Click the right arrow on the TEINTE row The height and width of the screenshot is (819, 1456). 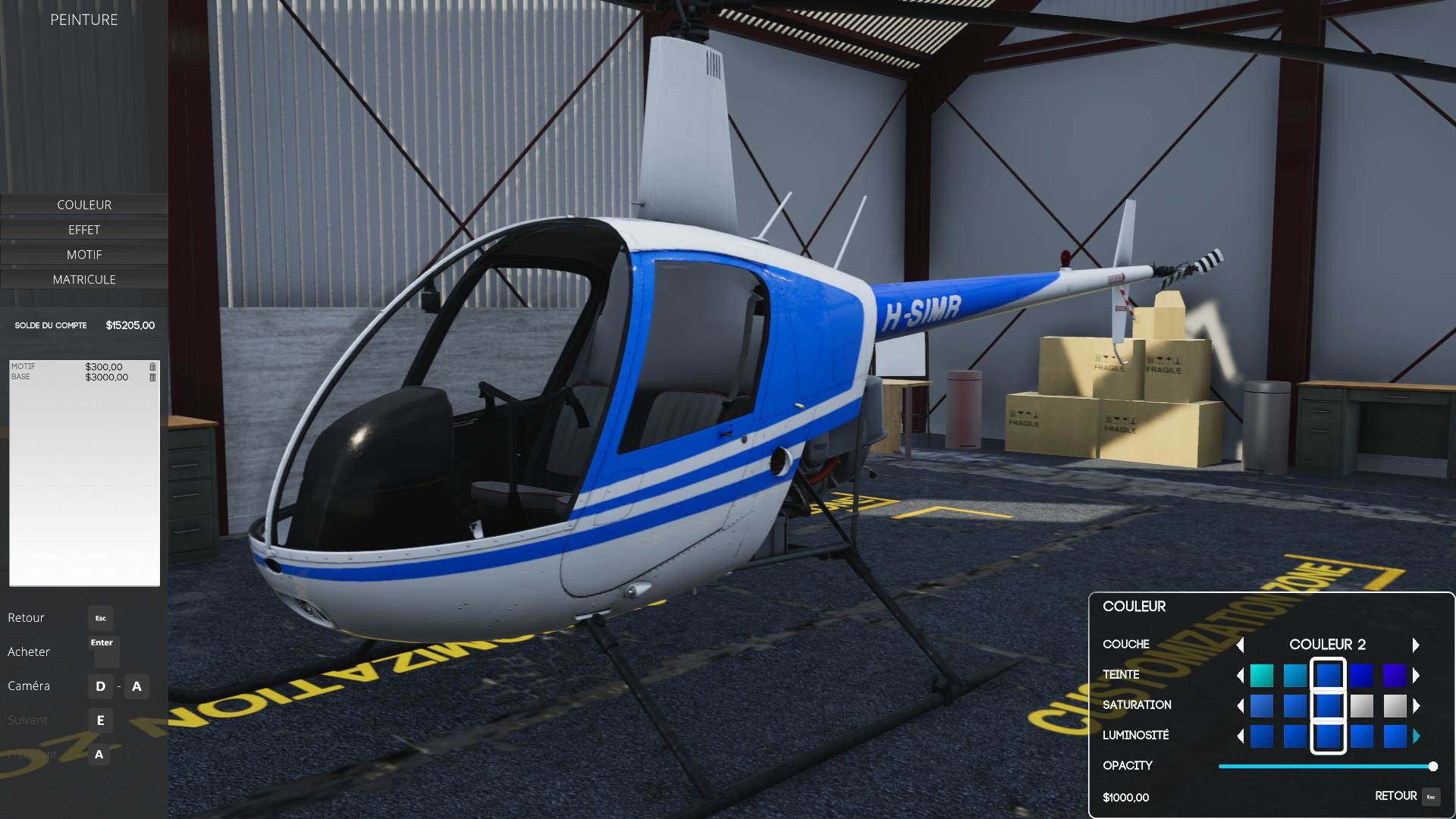point(1417,675)
